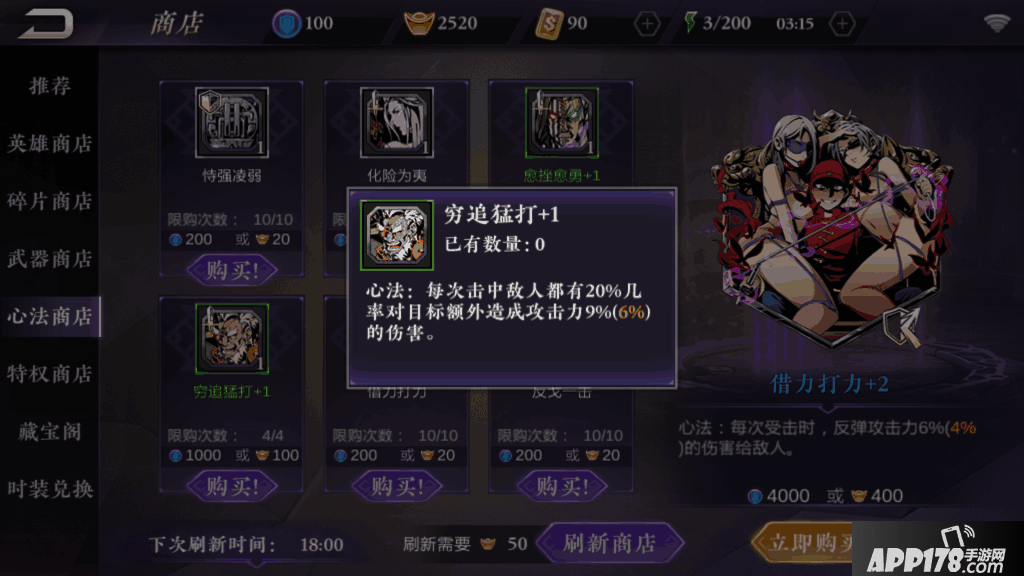This screenshot has width=1024, height=576.
Task: Go back with the top-left arrow
Action: click(x=45, y=22)
